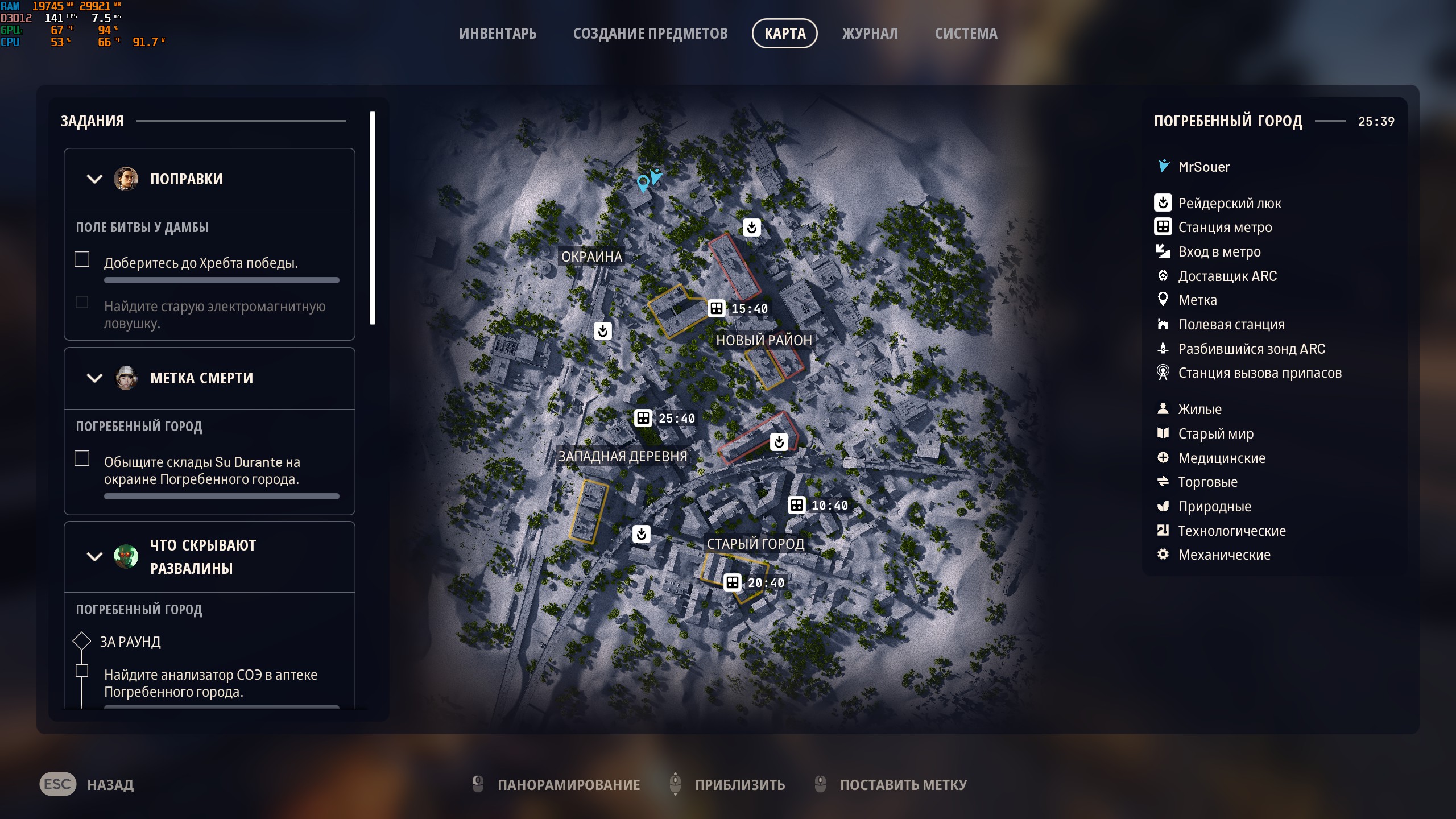Viewport: 1456px width, 819px height.
Task: Open the СОЗДАНИЕ ПРЕДМЕТОВ tab
Action: (650, 34)
